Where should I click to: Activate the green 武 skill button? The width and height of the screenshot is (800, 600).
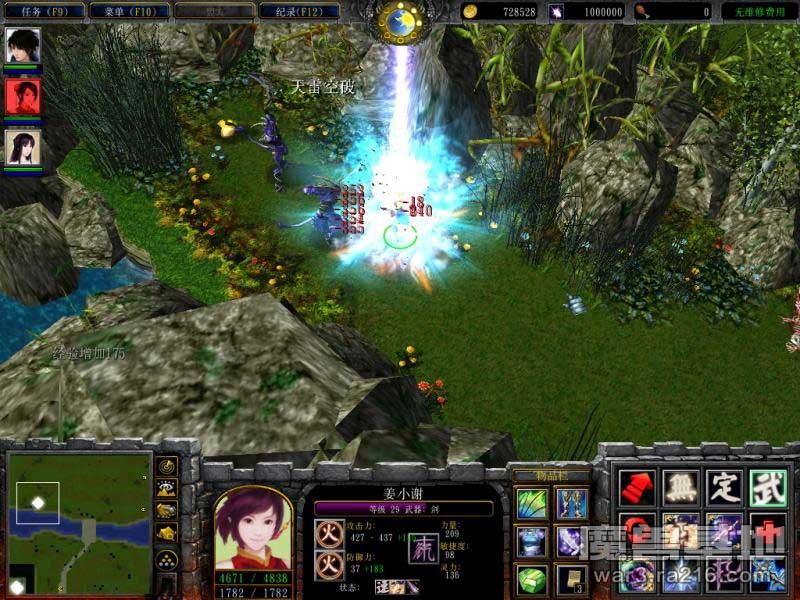point(768,487)
